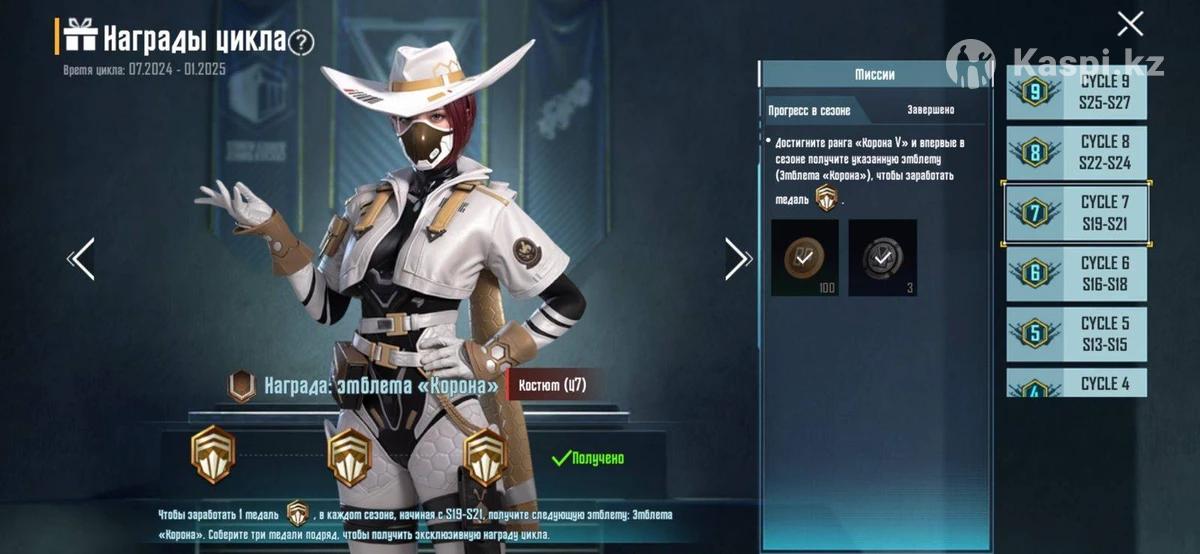Select the dark mission reward tile marked 3
Viewport: 1200px width, 554px height.
click(882, 258)
